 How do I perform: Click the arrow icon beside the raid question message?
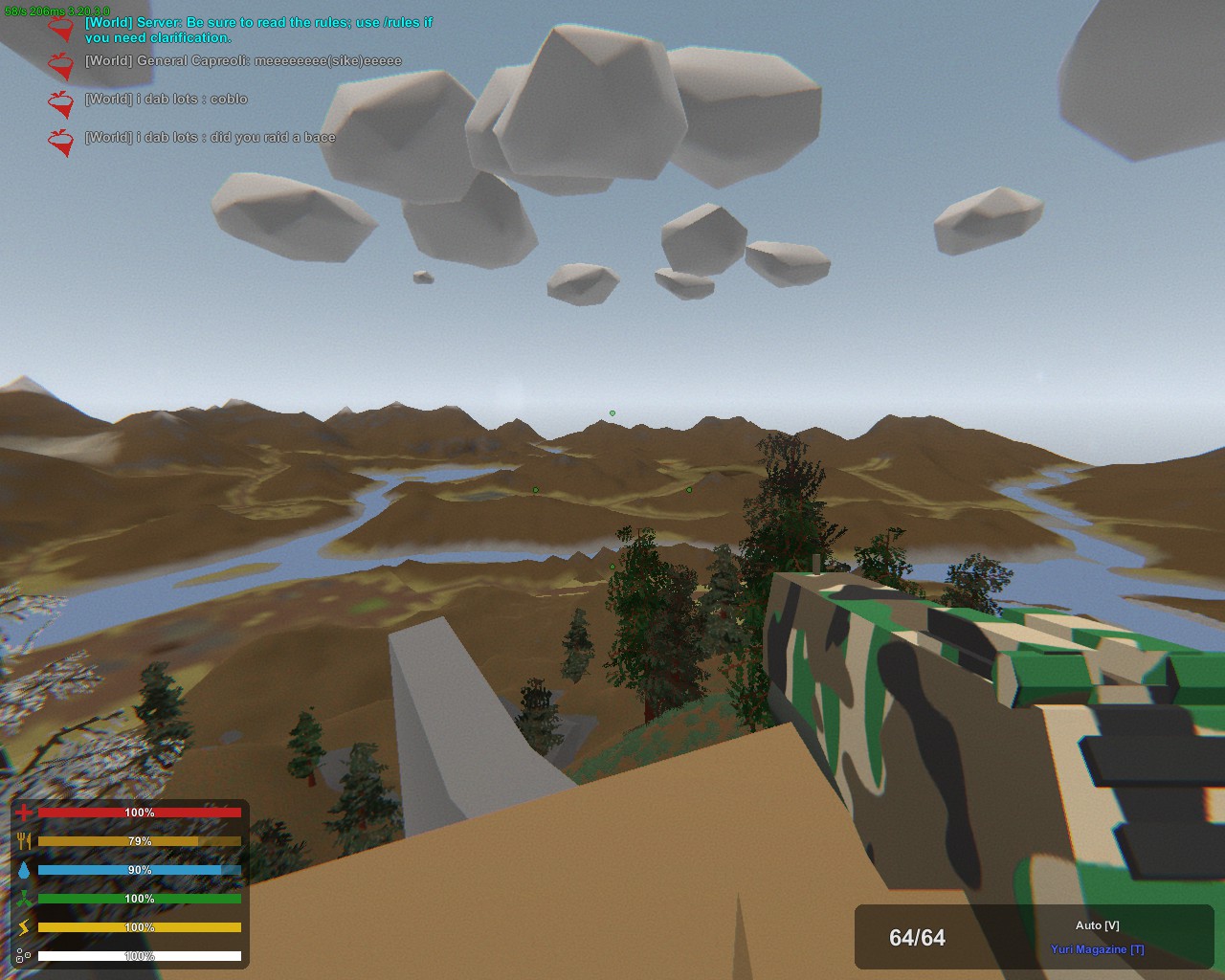59,142
